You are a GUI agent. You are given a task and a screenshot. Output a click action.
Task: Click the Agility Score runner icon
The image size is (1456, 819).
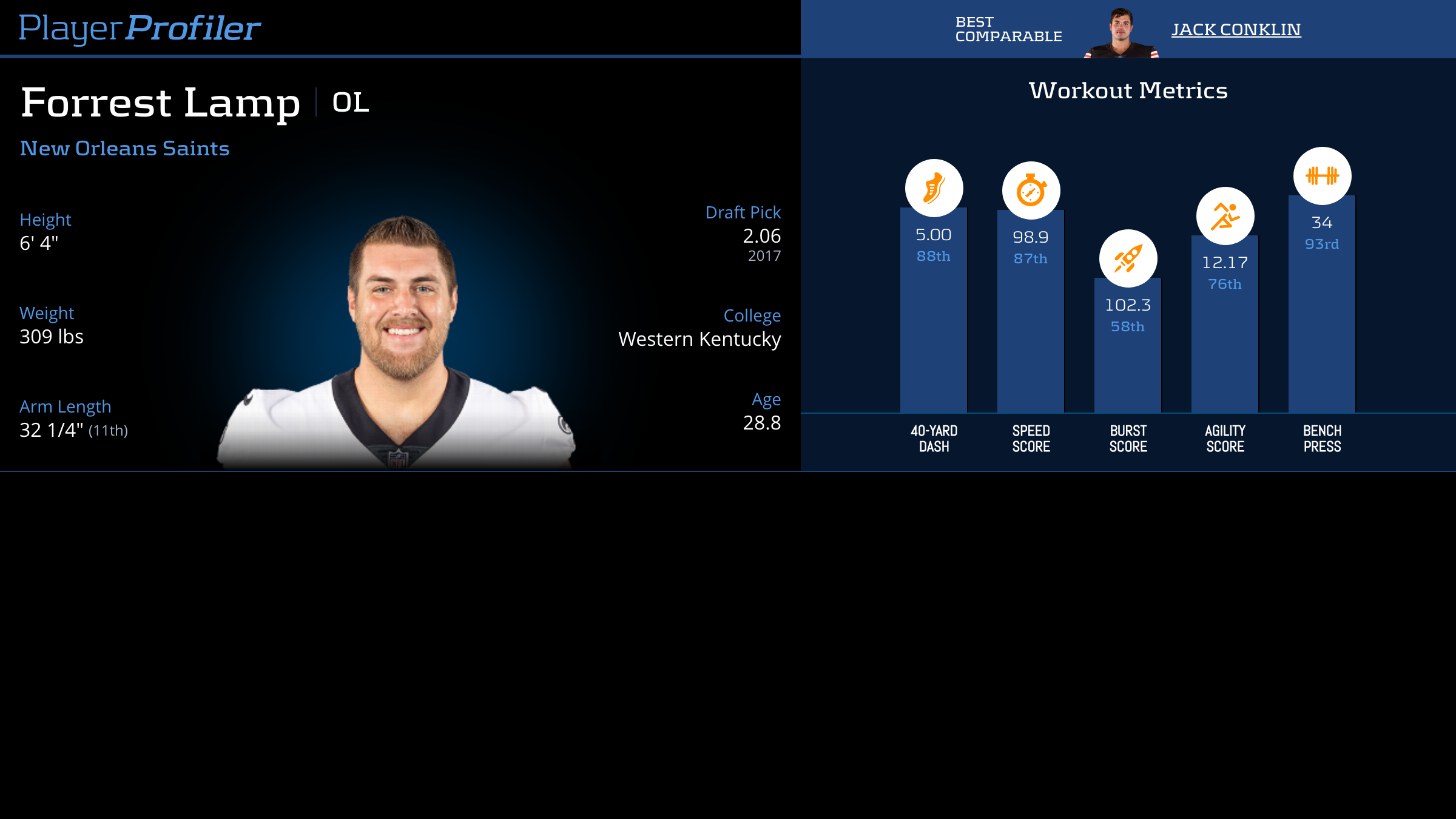click(x=1225, y=216)
